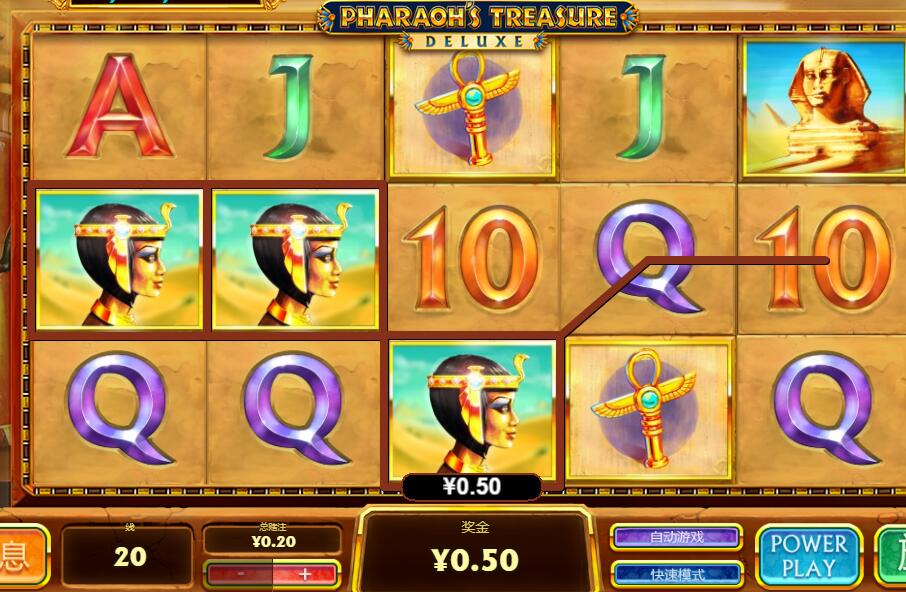Start auto play (自动游戏)
Viewport: 906px width, 592px height.
(x=676, y=537)
